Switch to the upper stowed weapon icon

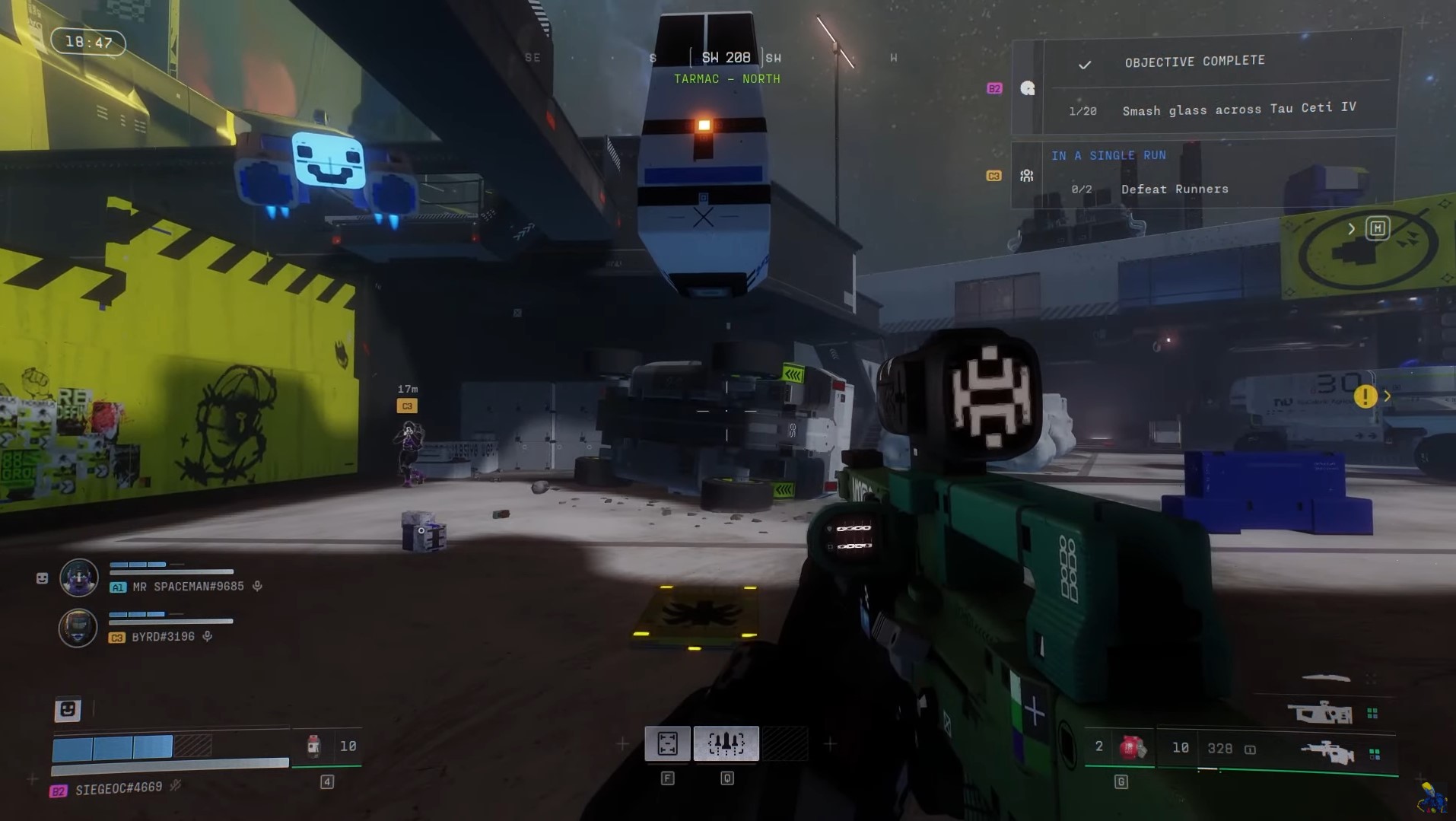coord(1319,712)
